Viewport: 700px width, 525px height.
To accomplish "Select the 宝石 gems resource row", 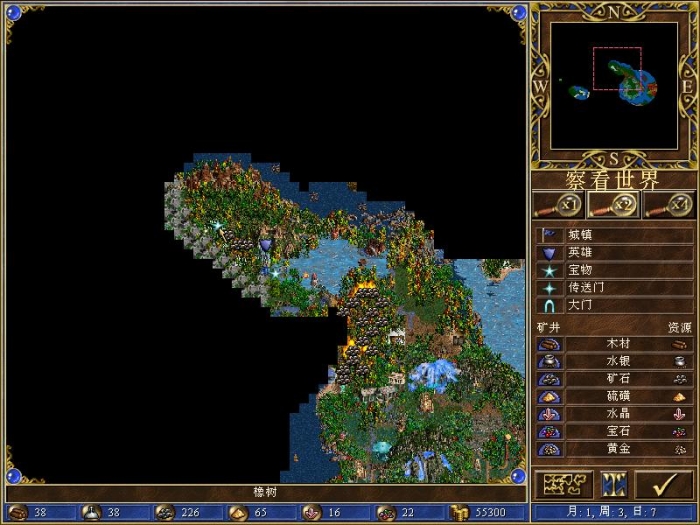I will pos(614,432).
